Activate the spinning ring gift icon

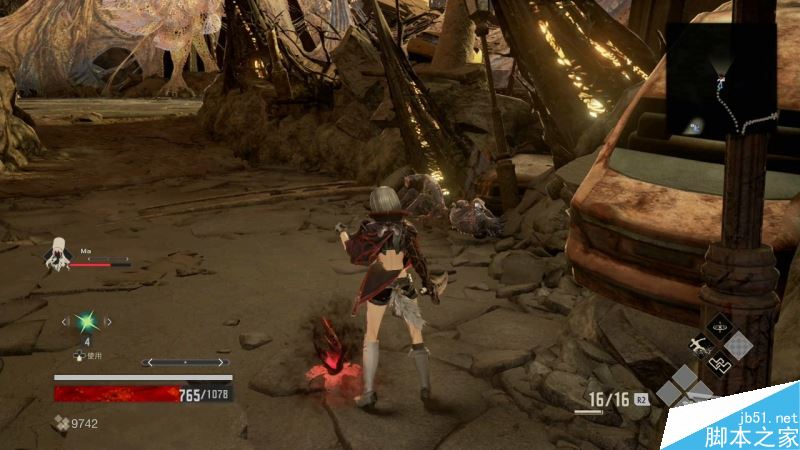[719, 327]
